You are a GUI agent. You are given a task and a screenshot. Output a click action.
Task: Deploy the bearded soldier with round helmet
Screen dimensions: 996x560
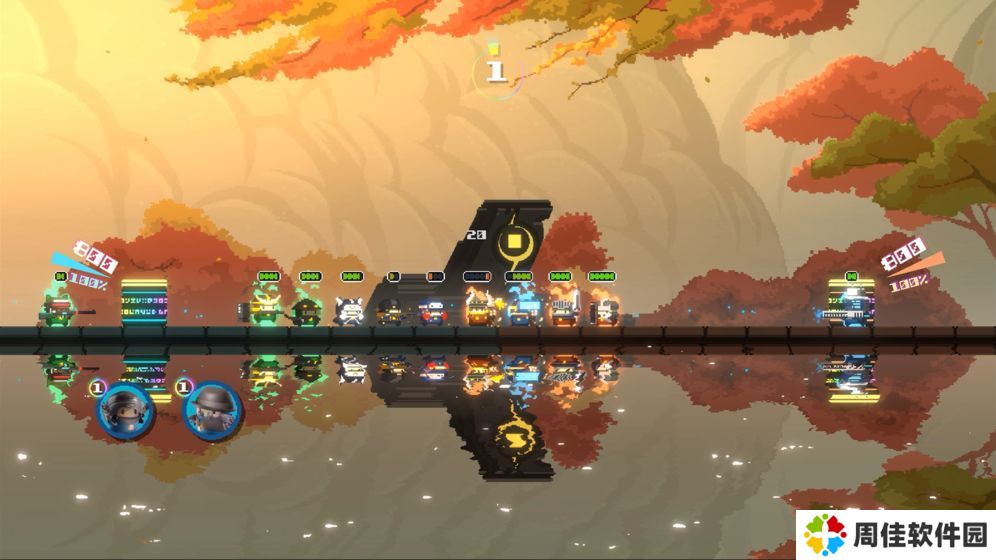(x=213, y=410)
